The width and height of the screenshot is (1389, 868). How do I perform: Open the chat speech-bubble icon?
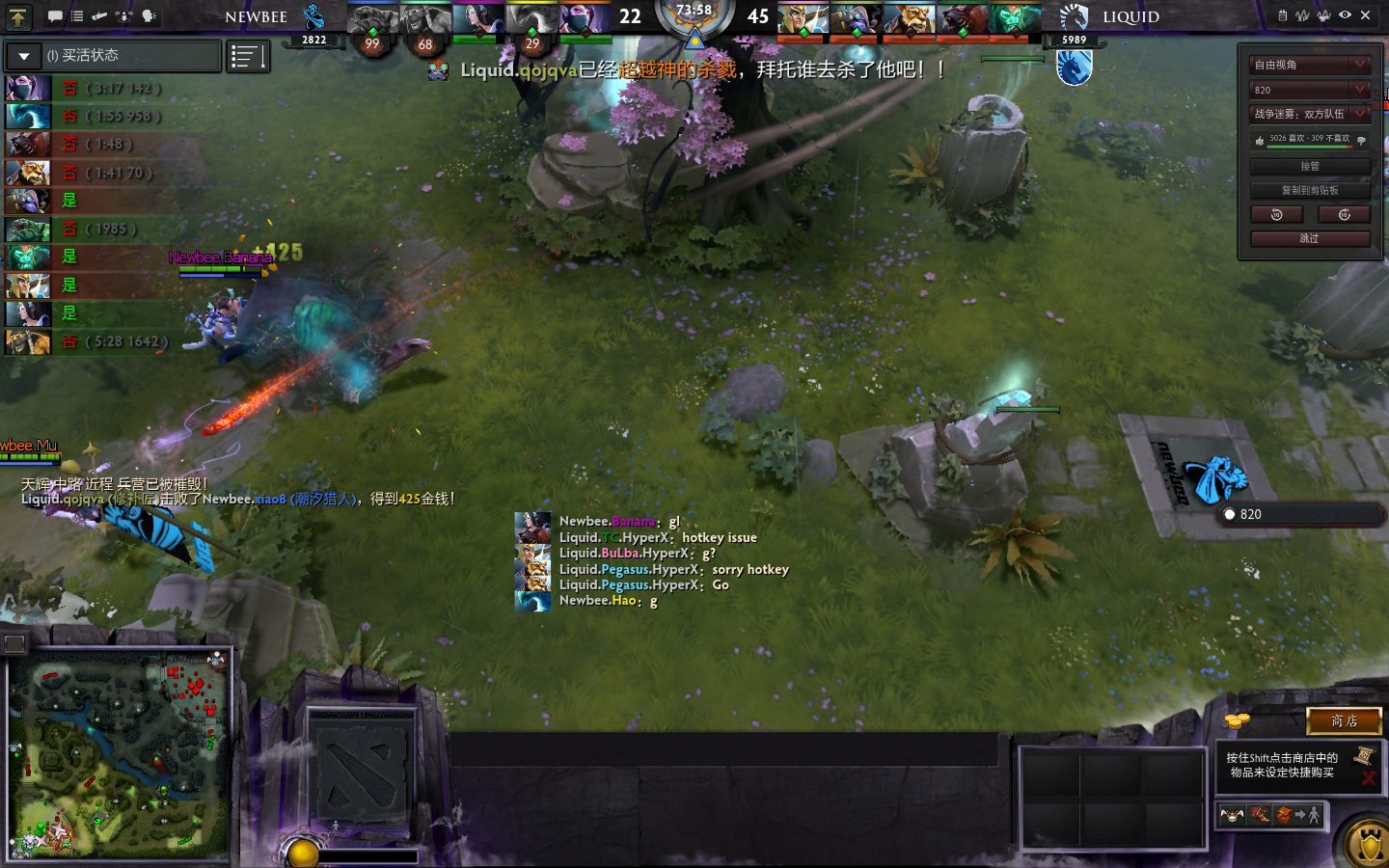point(55,16)
